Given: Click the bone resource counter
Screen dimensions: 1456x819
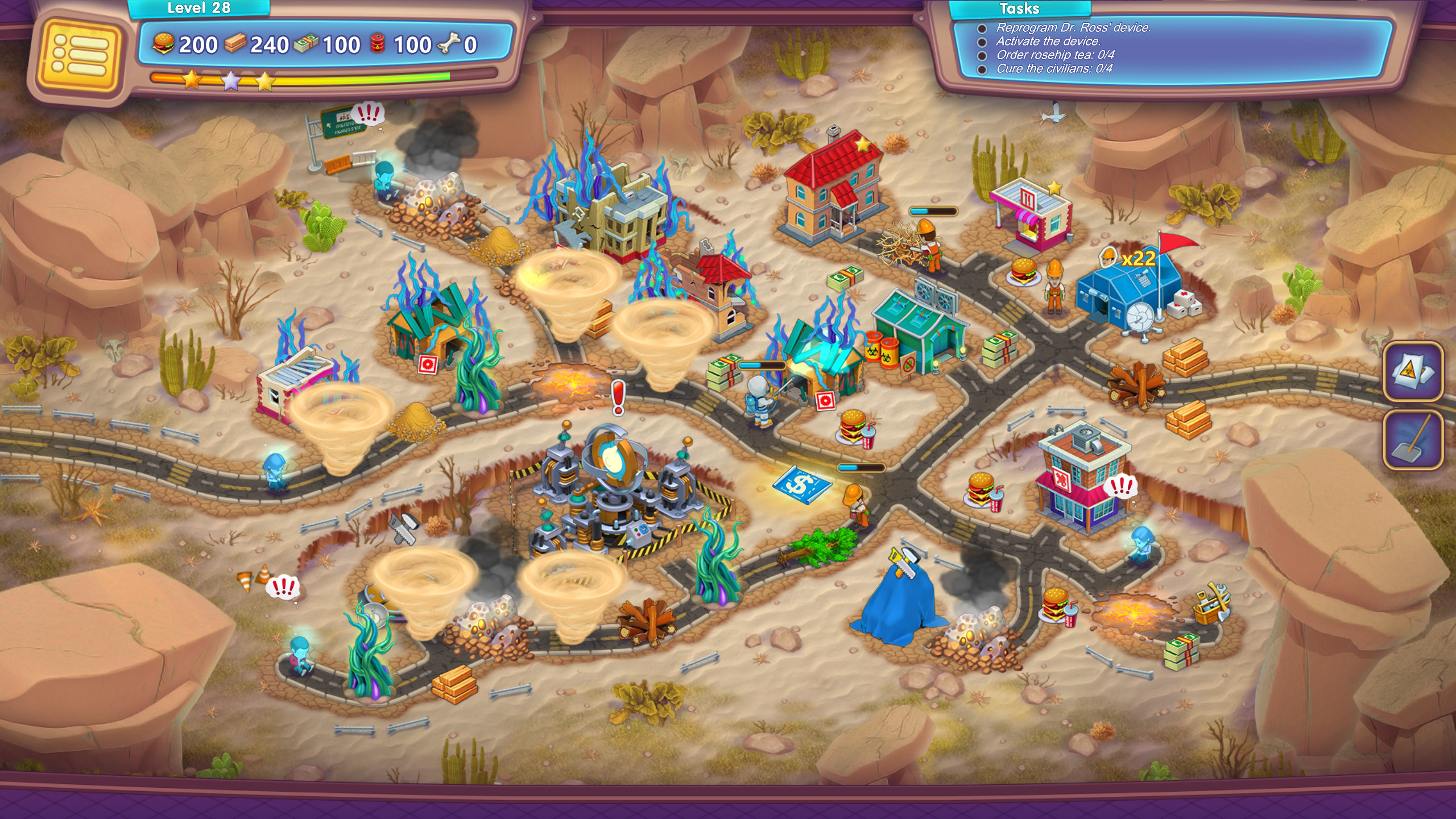Looking at the screenshot, I should pos(449,44).
